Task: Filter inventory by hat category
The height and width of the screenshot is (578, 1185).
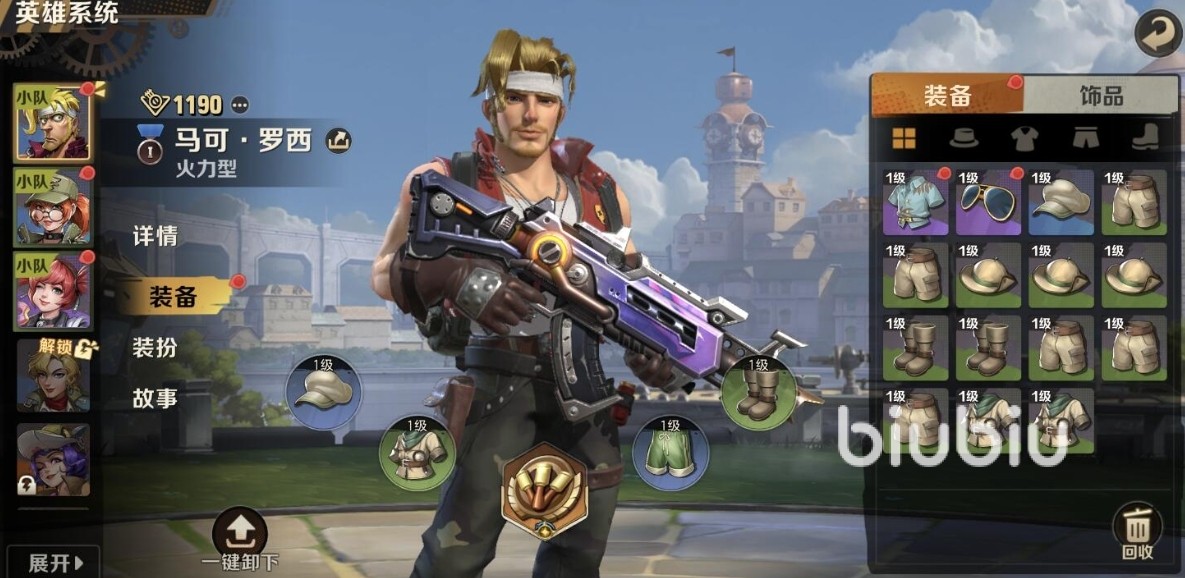Action: 962,138
